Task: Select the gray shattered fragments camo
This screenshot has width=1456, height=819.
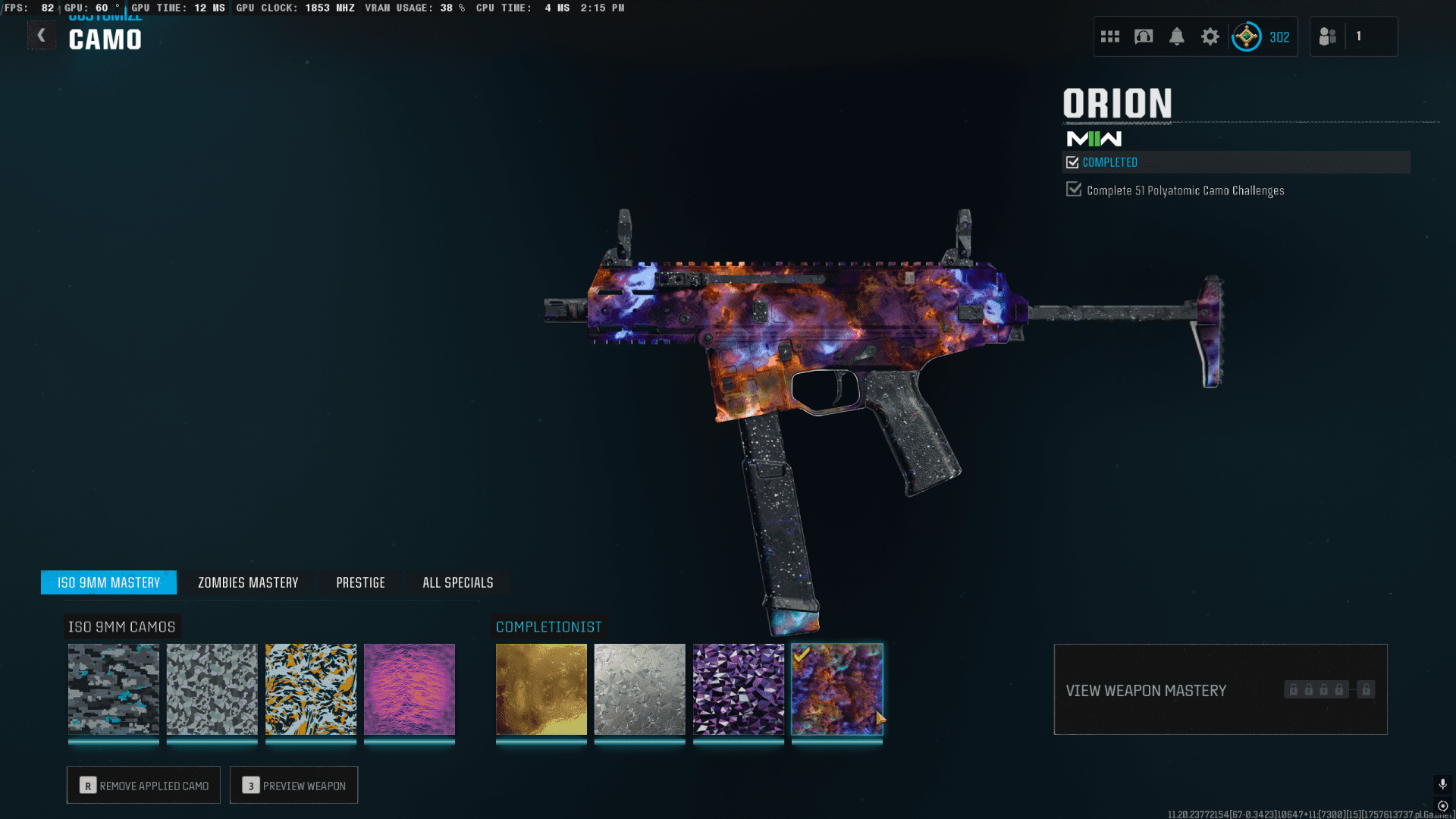Action: click(x=212, y=689)
